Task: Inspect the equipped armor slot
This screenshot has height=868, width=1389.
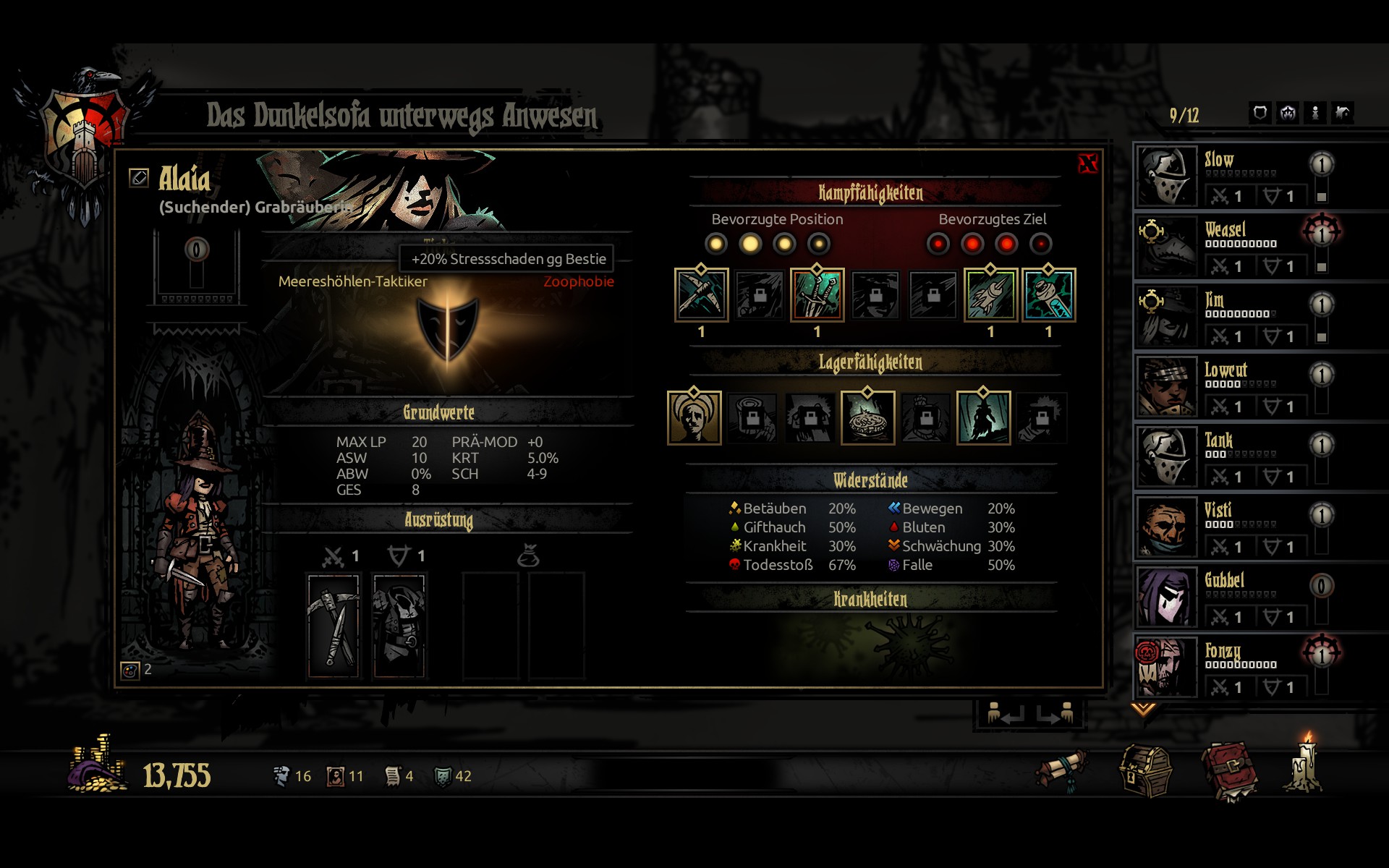Action: 399,626
